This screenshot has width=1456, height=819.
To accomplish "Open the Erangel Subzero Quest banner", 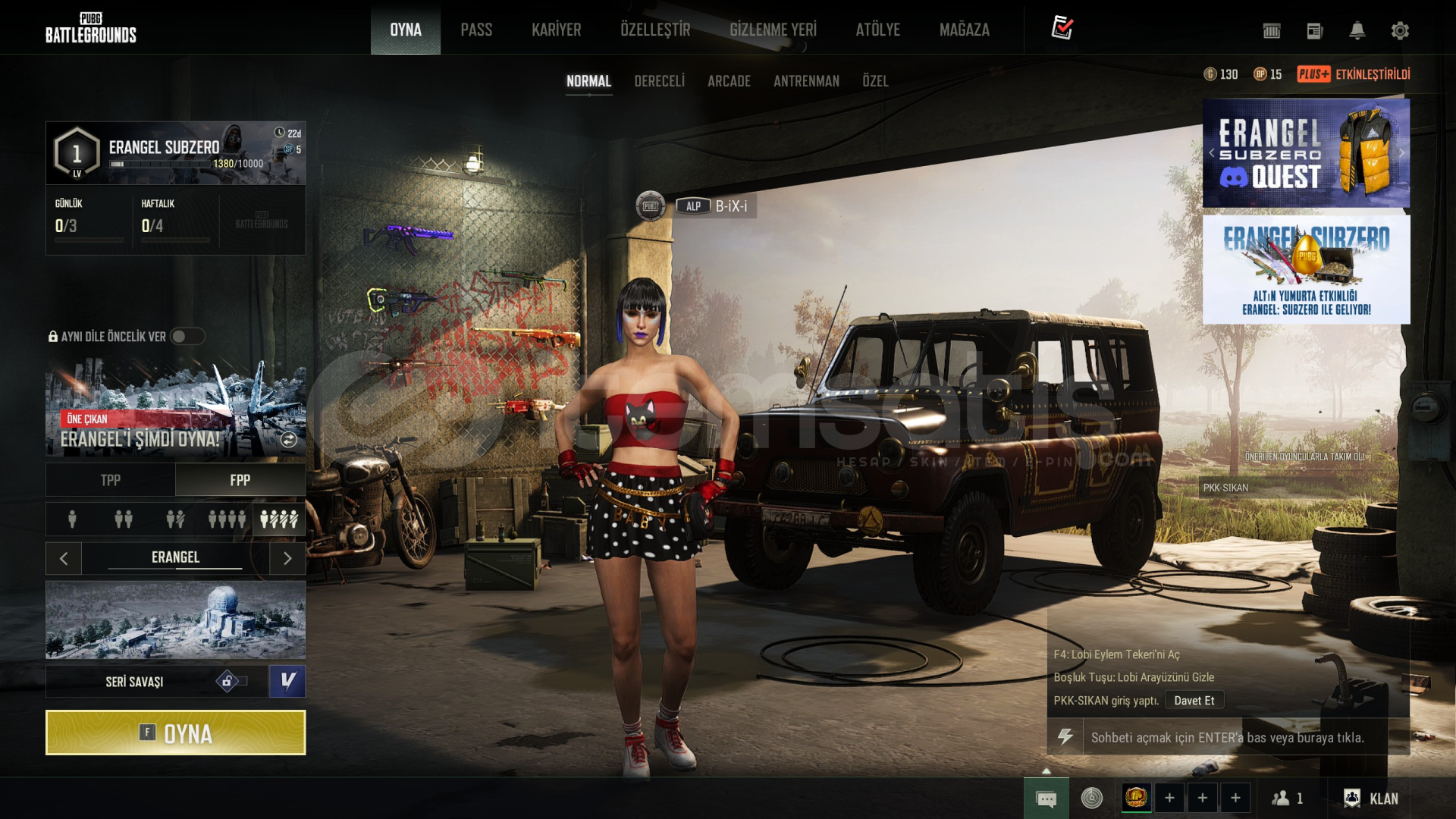I will 1306,154.
